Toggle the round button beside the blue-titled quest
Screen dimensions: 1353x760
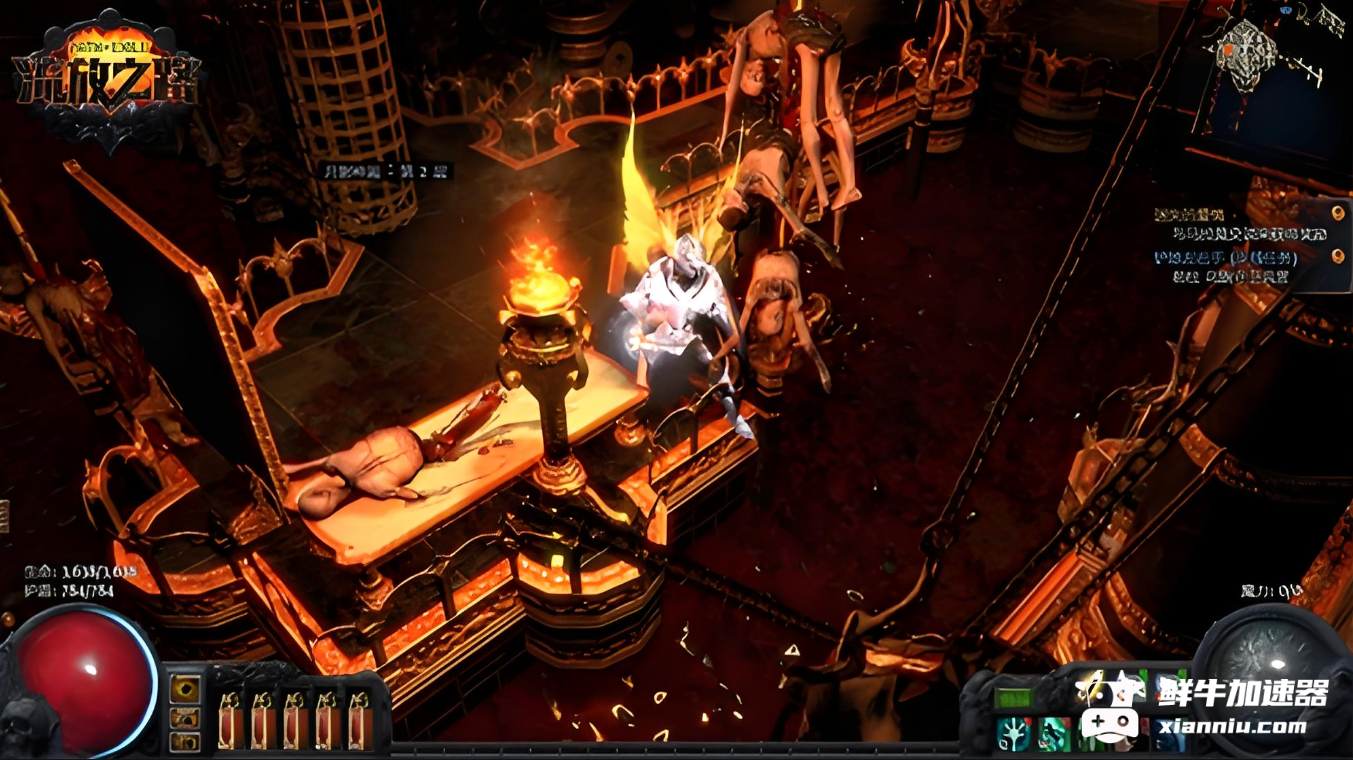coord(1338,256)
